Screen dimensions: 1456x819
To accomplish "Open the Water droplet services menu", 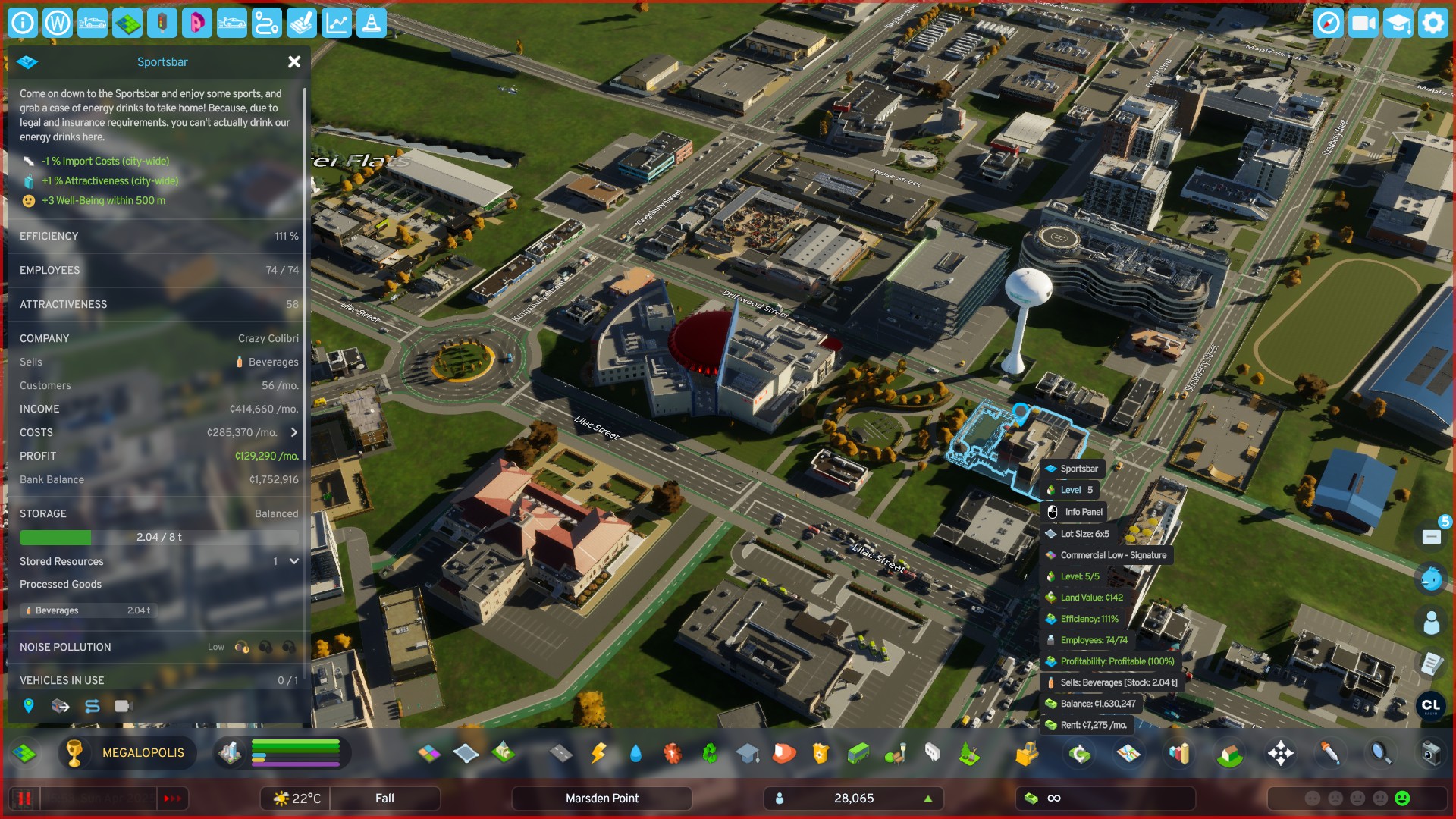I will [x=635, y=753].
